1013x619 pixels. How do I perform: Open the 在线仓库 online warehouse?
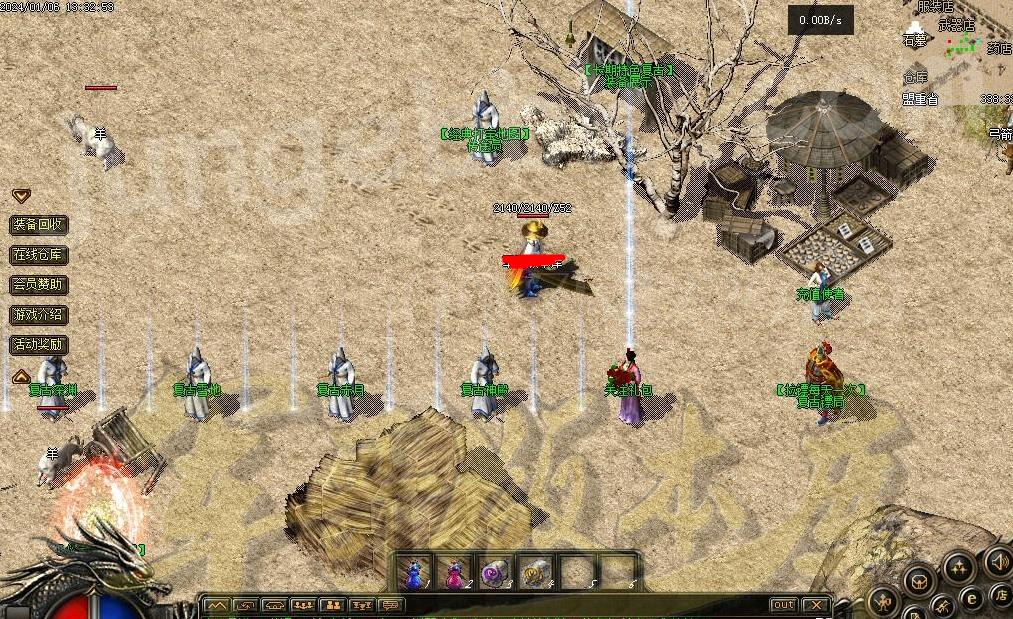[x=39, y=255]
